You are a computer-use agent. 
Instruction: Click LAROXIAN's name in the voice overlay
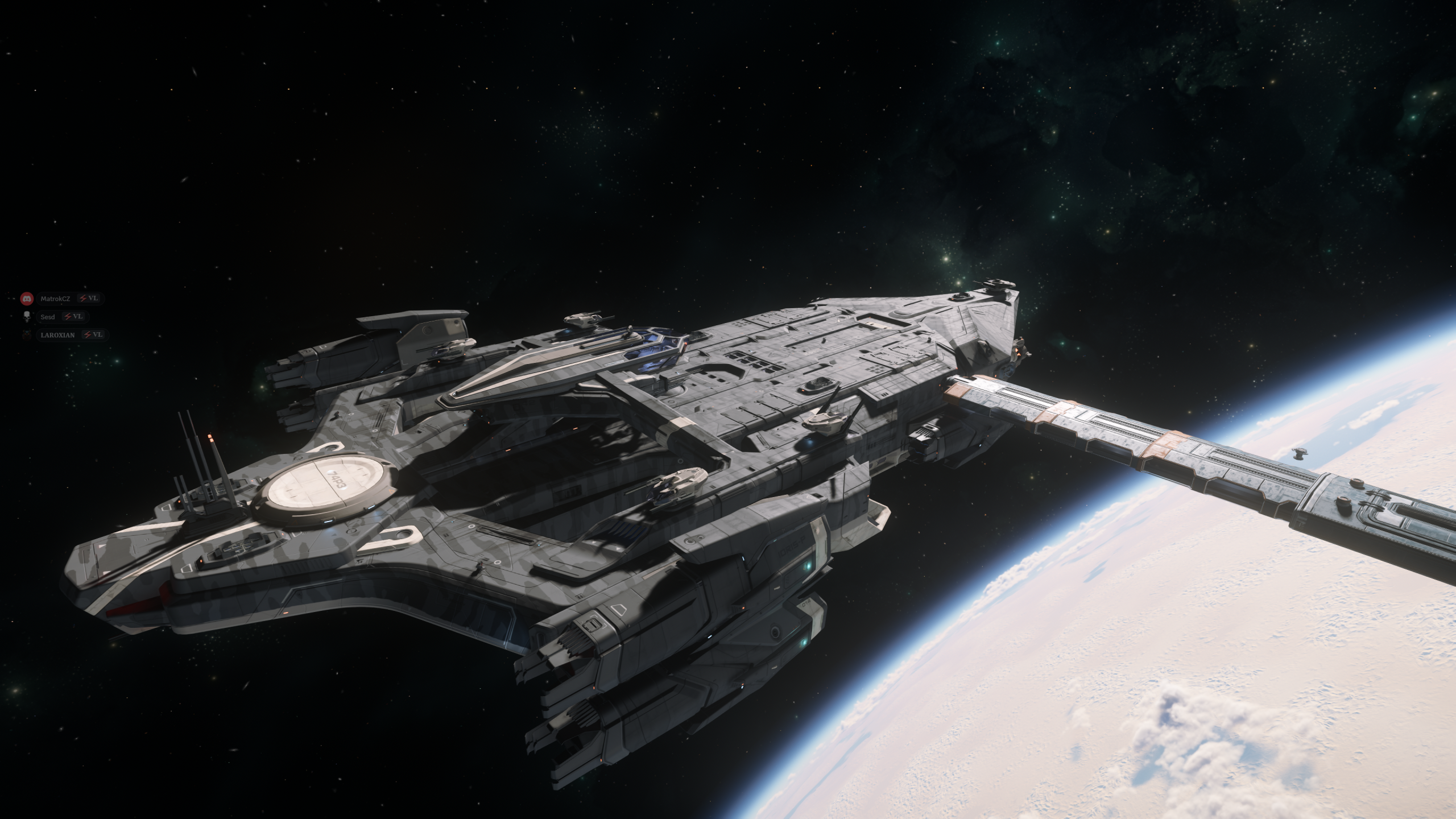click(x=57, y=335)
